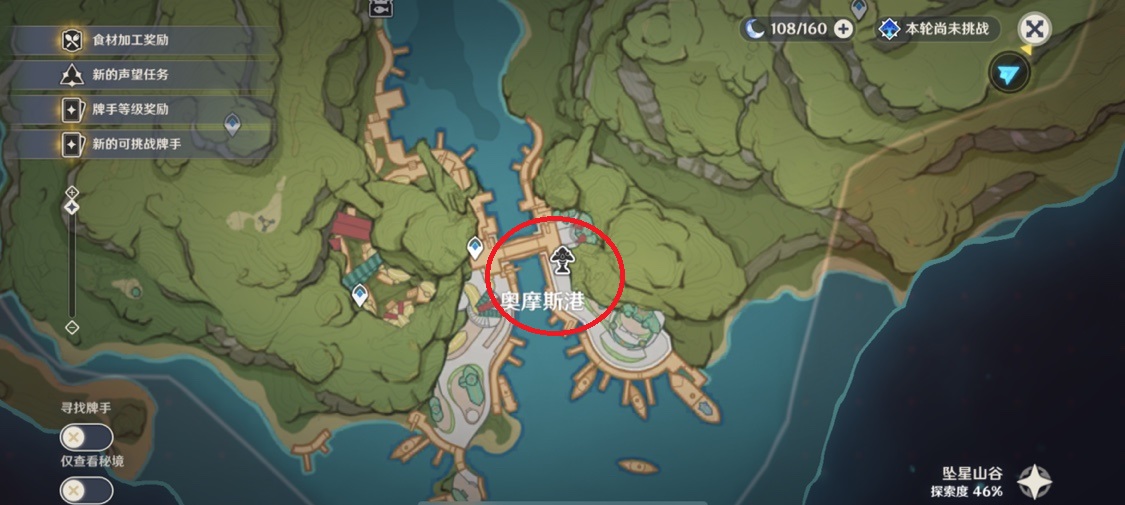
Task: Close the map with the X button
Action: (x=1035, y=29)
